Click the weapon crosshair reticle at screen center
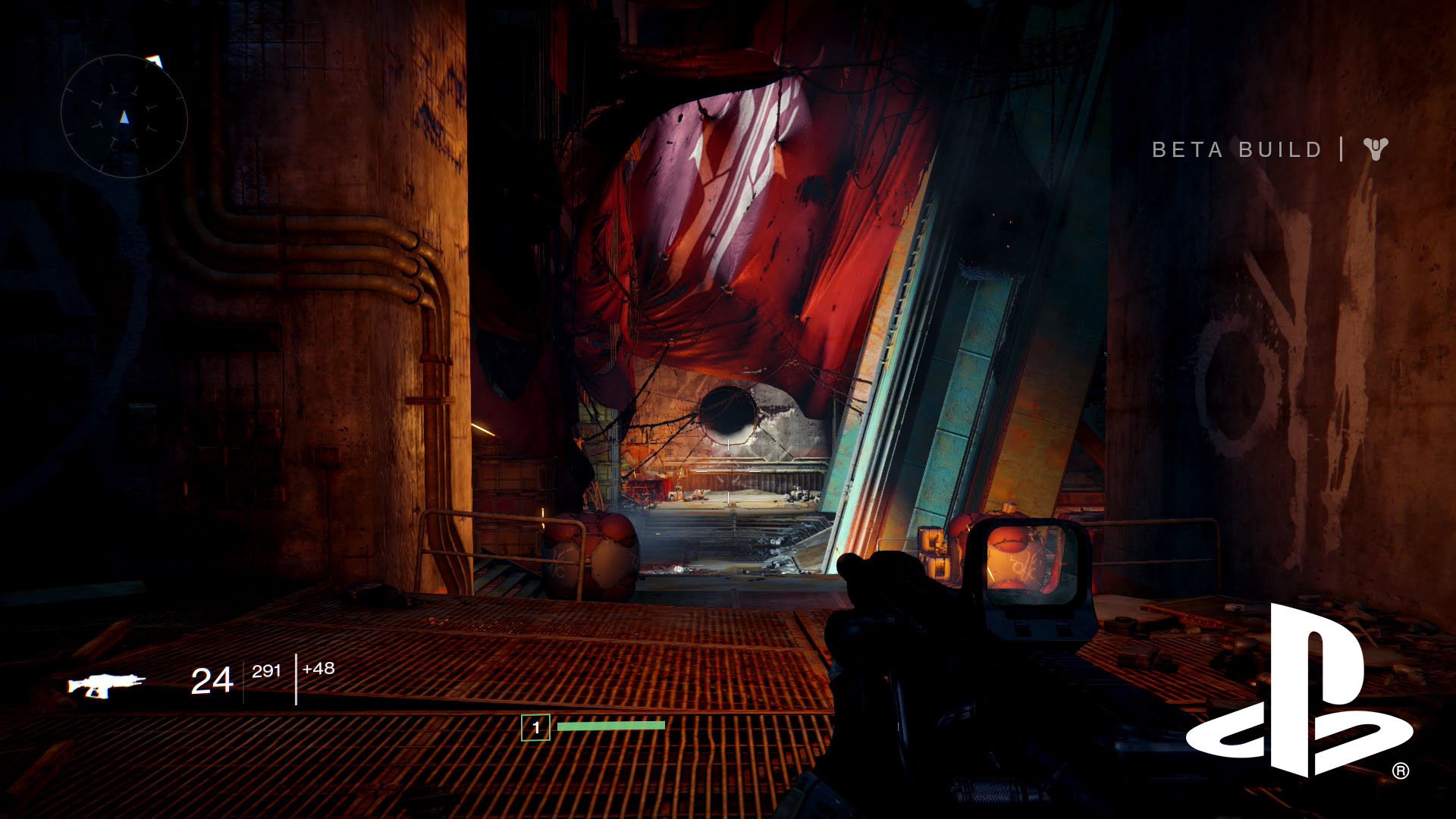 click(728, 470)
